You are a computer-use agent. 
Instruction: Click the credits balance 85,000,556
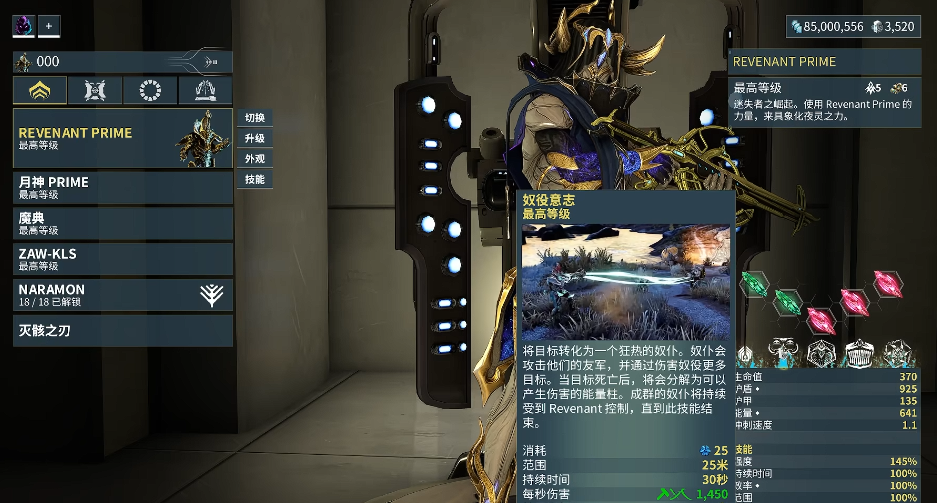[x=825, y=27]
